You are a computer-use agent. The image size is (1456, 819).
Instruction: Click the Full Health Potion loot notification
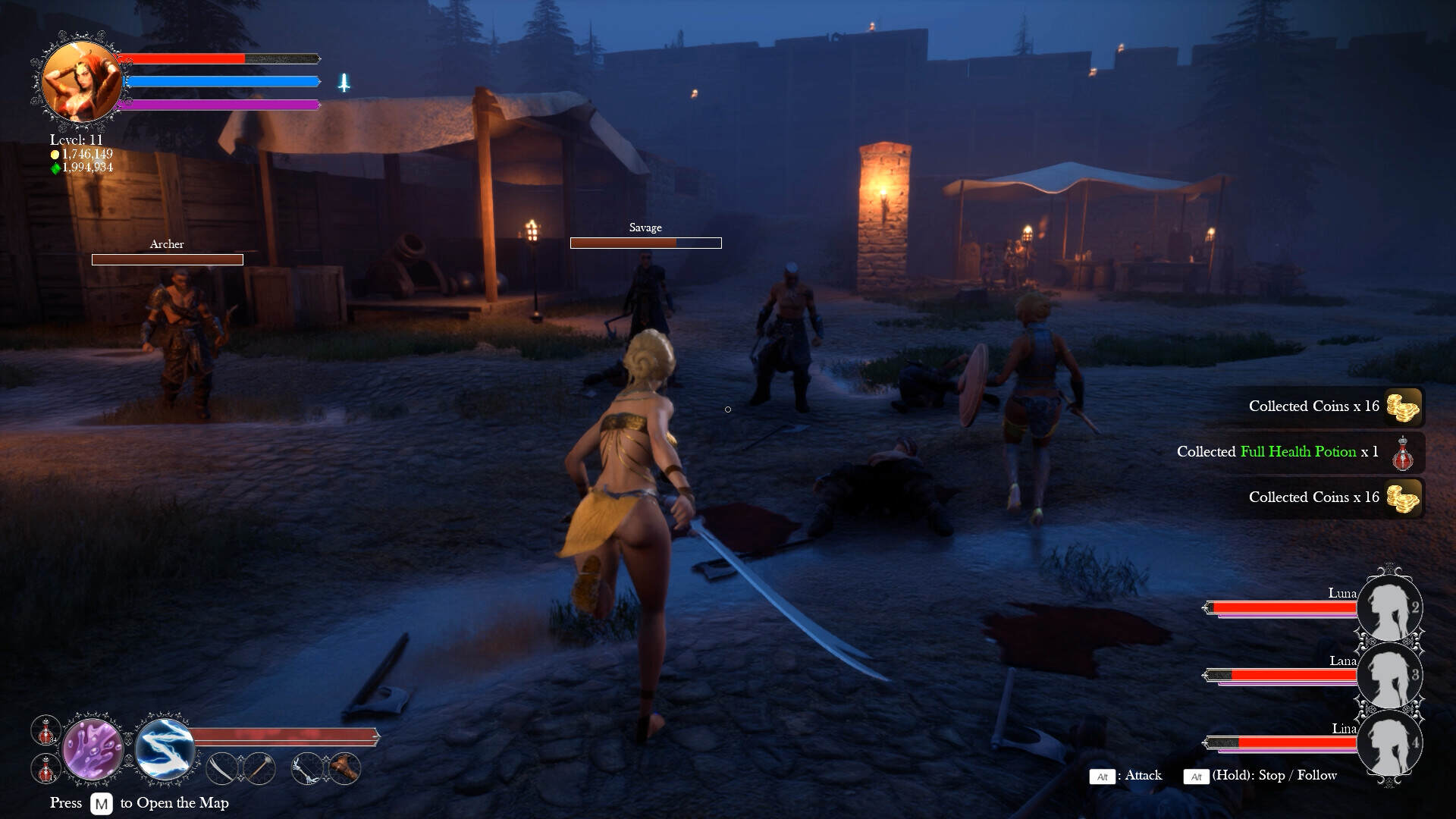click(1298, 453)
